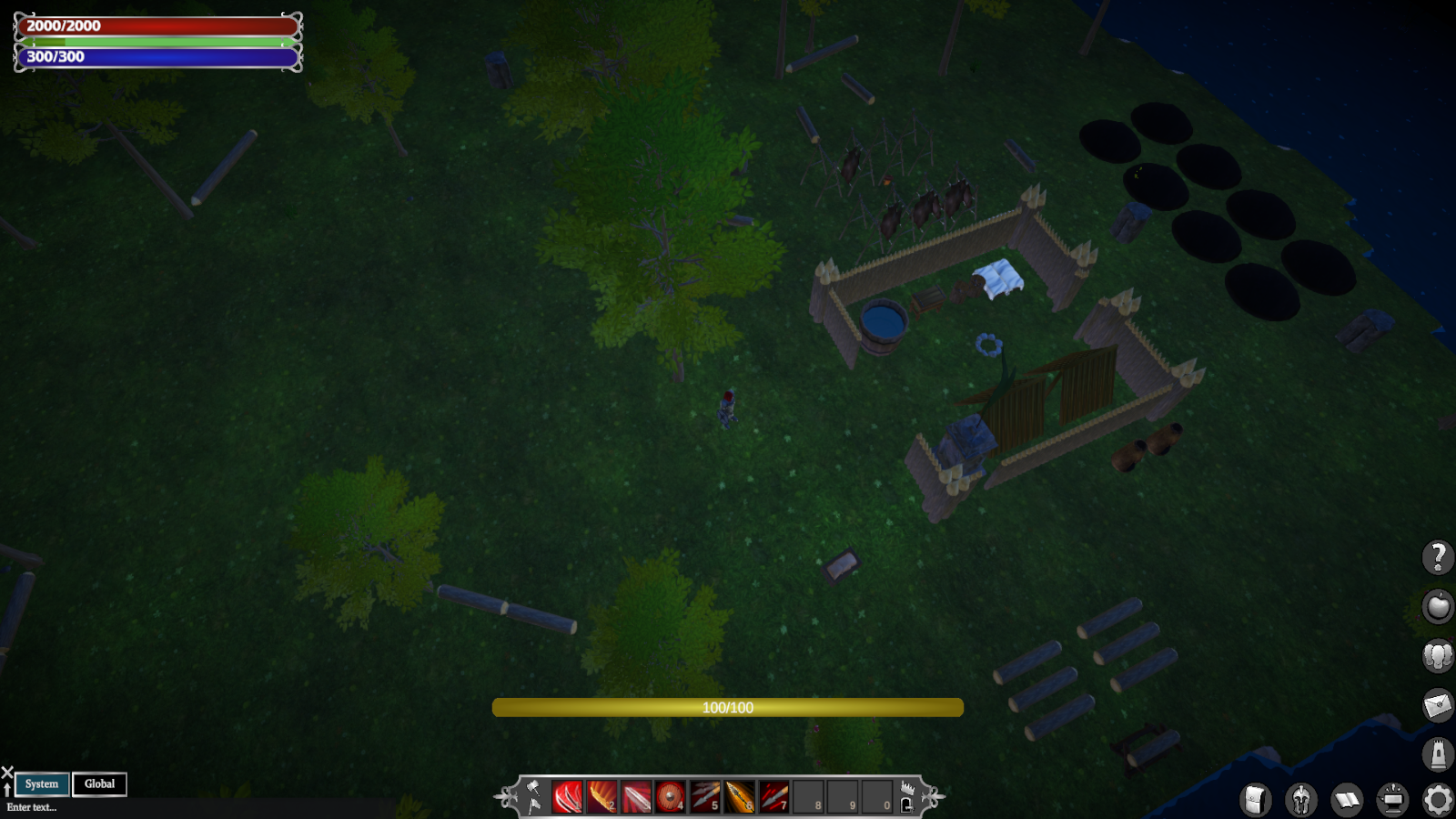This screenshot has width=1456, height=819.
Task: Open the spellbook via book icon
Action: 1345,801
